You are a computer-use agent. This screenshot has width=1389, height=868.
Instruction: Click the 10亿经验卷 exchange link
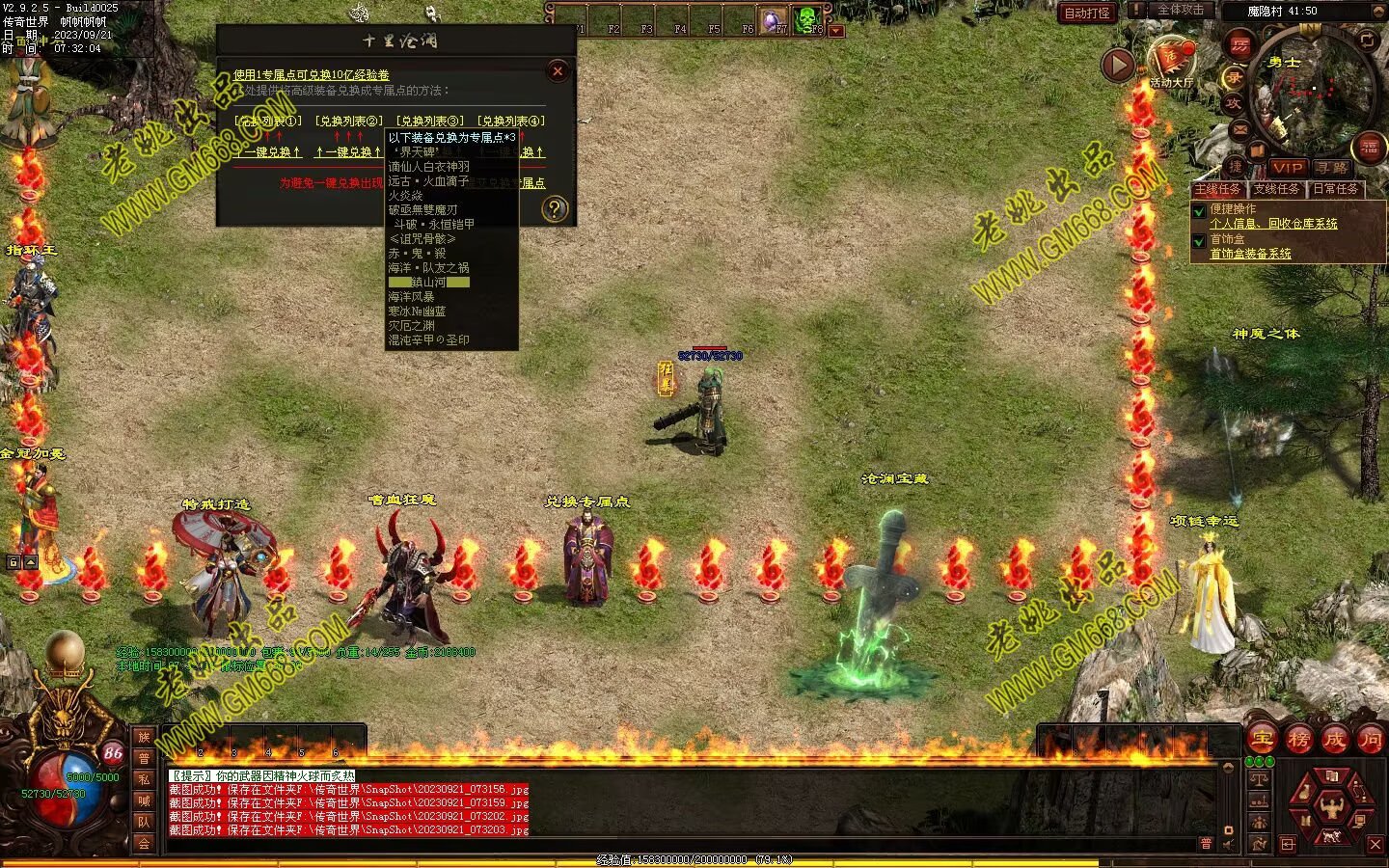click(312, 74)
